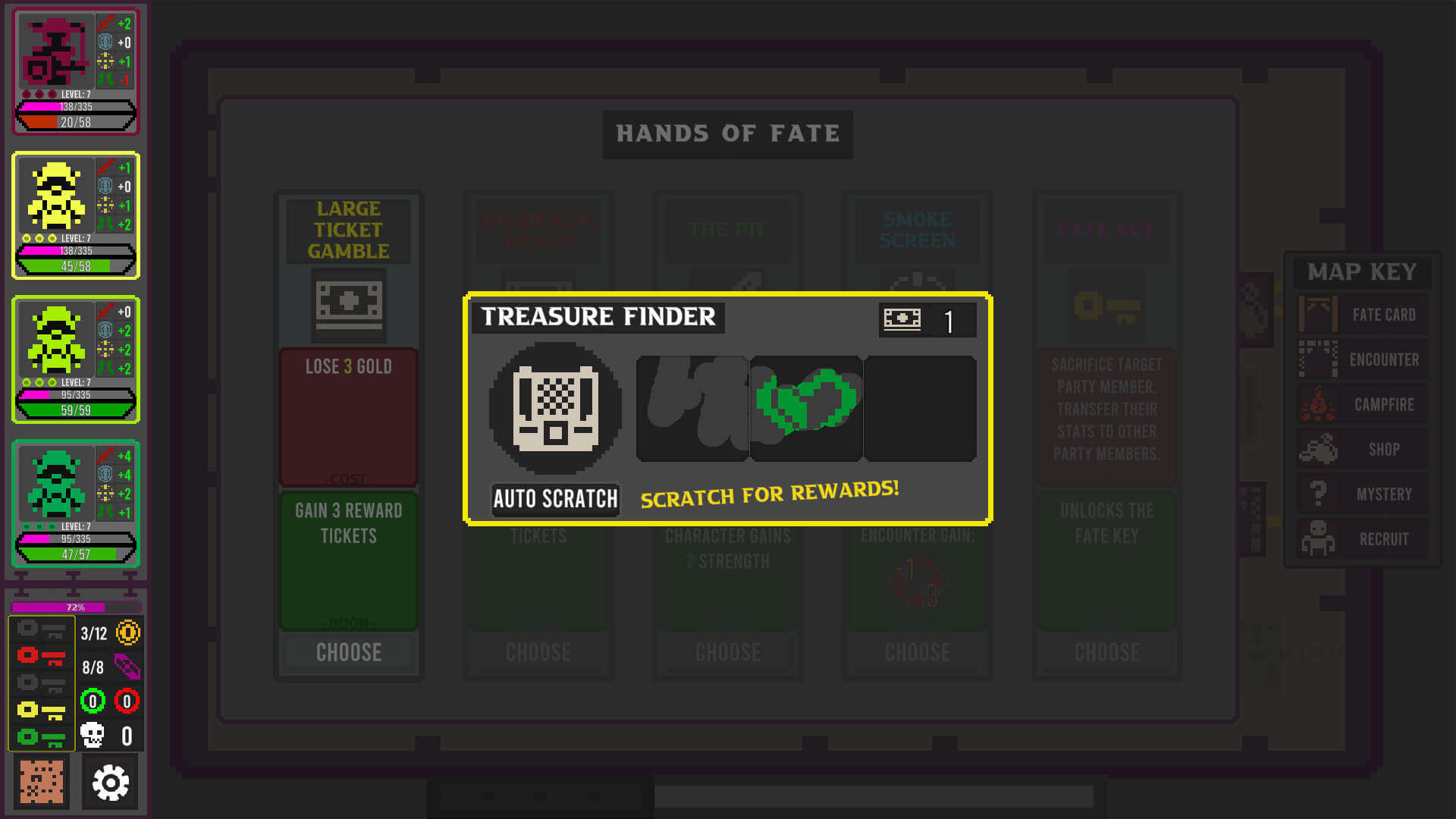Click the Large Ticket Gamble ticket icon
The width and height of the screenshot is (1456, 819).
click(349, 302)
